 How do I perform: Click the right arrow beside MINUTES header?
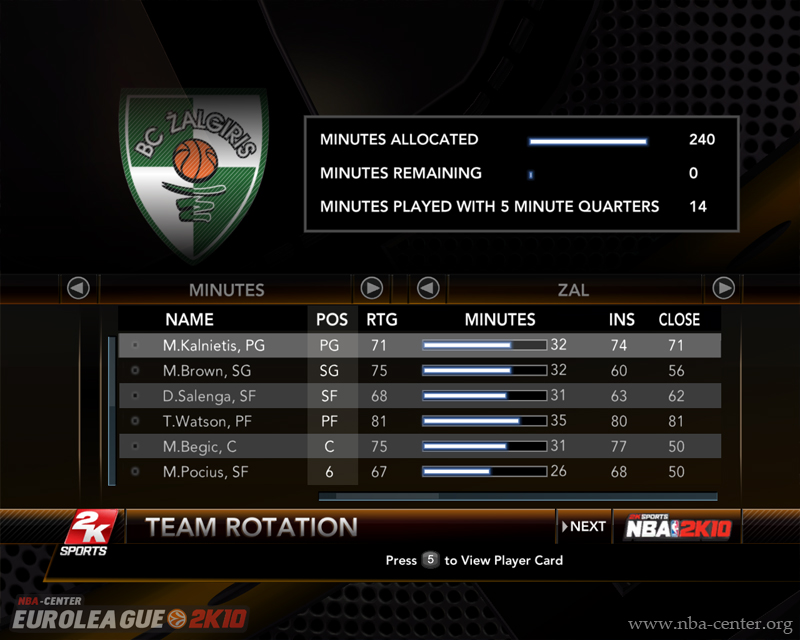click(x=372, y=289)
